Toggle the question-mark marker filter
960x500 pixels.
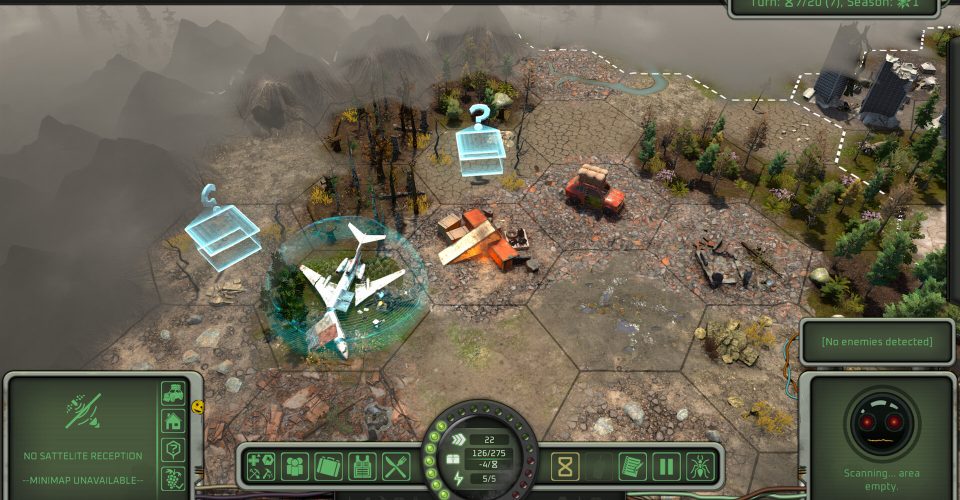tap(174, 449)
